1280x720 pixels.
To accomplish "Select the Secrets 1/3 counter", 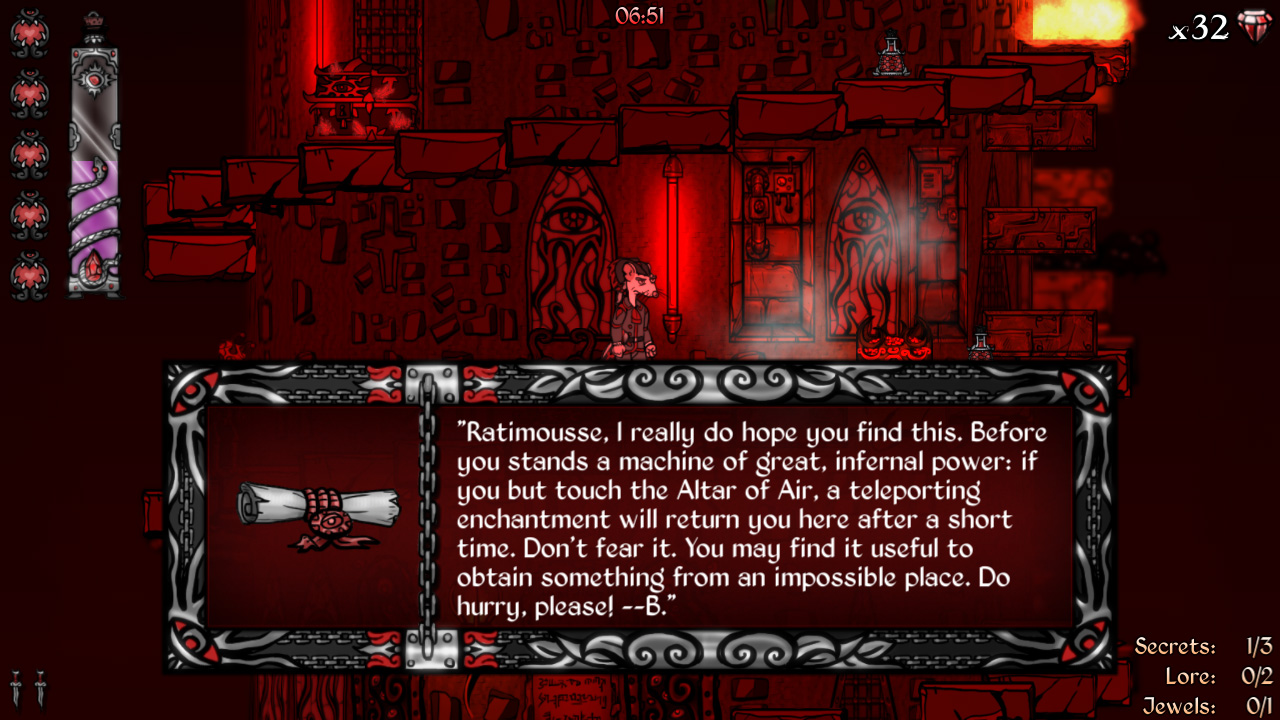I will click(1205, 647).
